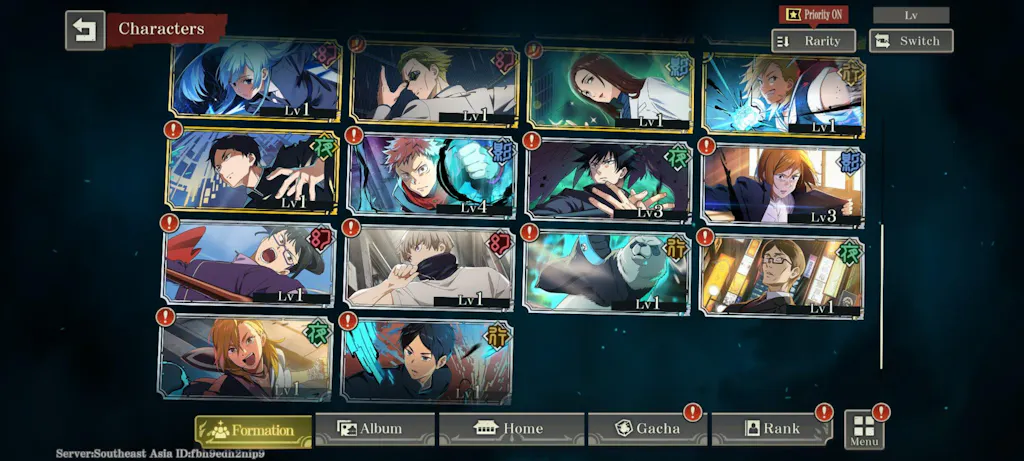Open the Rarity sort option

click(813, 41)
